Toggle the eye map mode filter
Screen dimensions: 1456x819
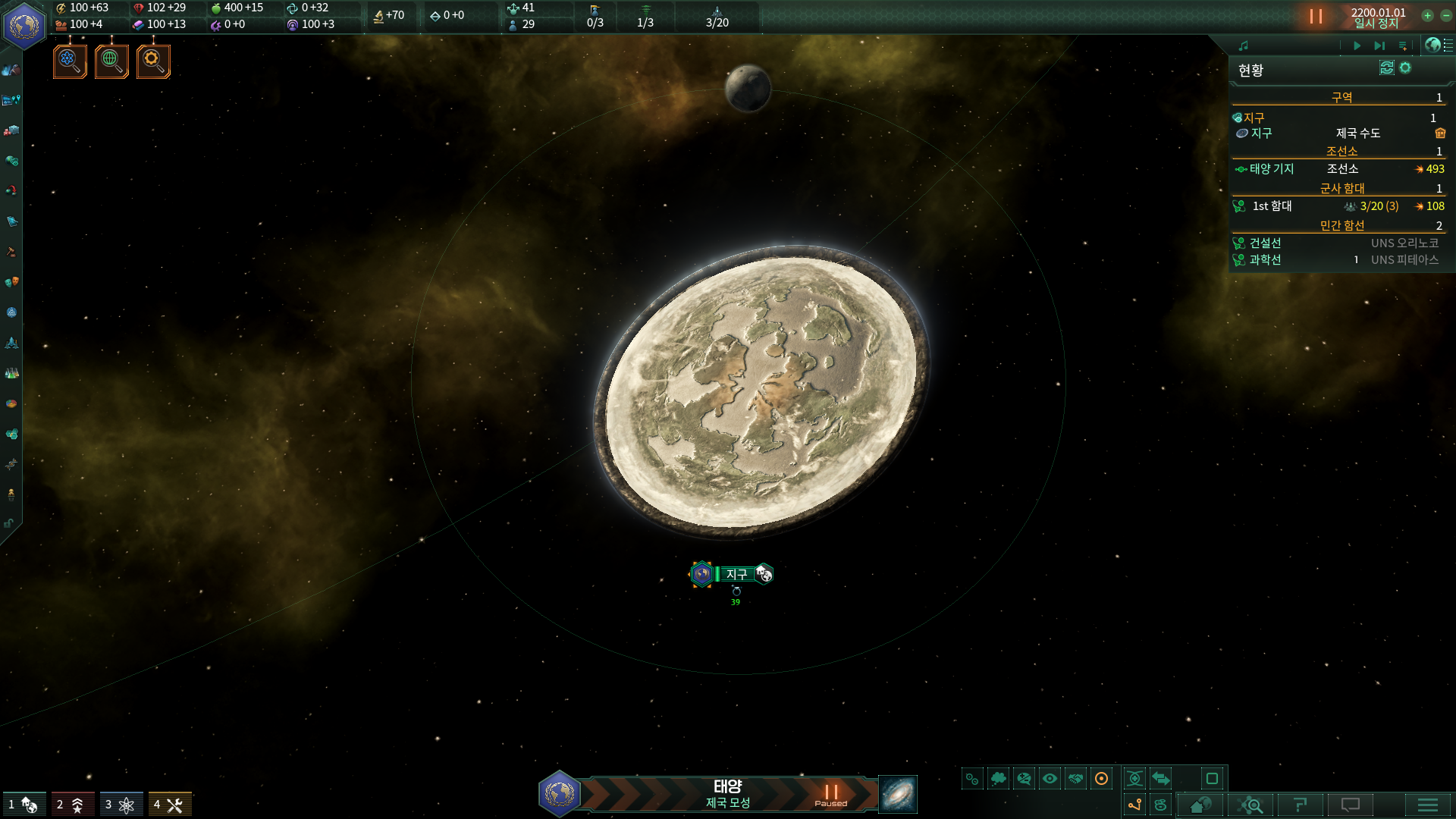click(1050, 779)
